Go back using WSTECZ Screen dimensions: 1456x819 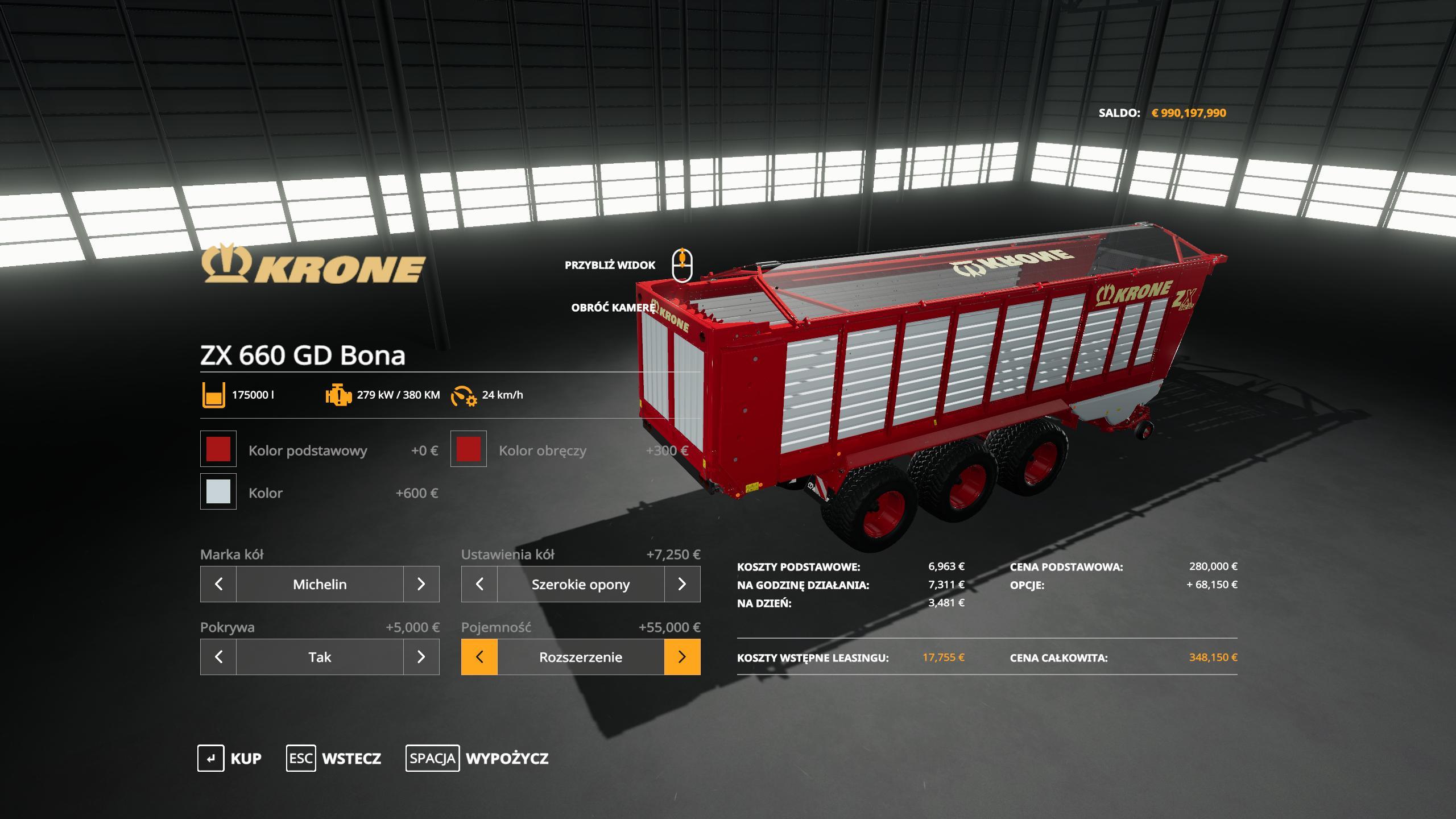334,758
